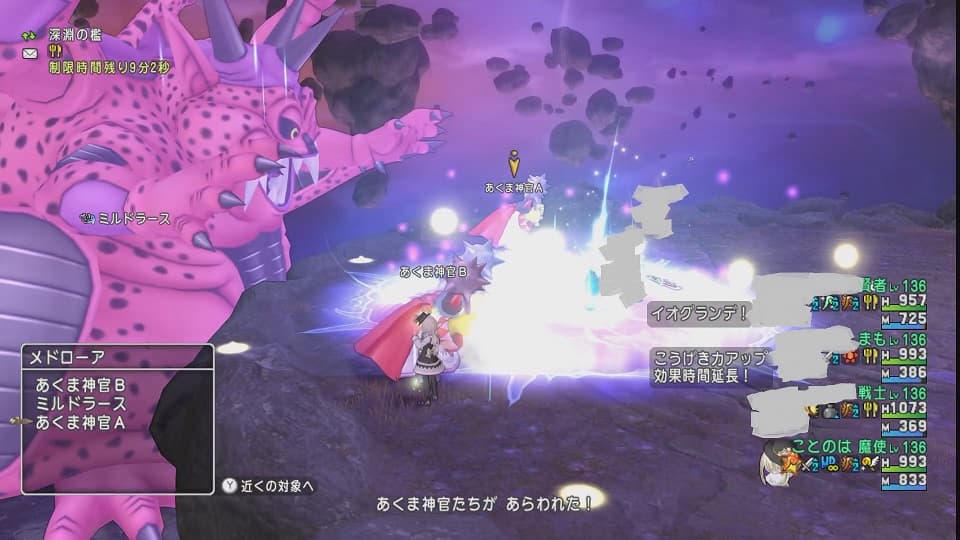Viewport: 960px width, 540px height.
Task: Select あくま神官B in the target list
Action: click(82, 385)
